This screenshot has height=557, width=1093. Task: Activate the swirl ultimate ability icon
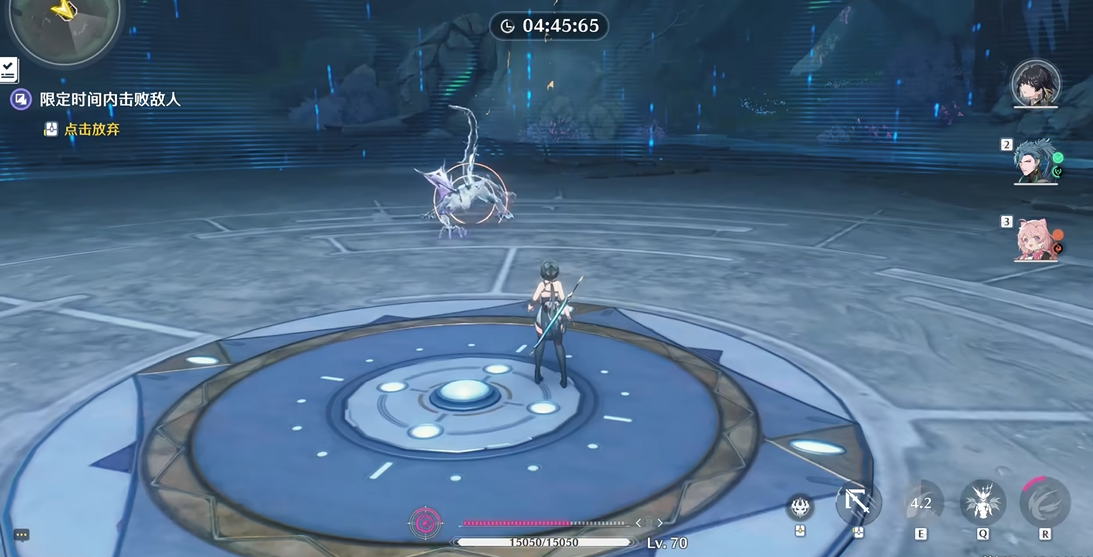[1045, 502]
